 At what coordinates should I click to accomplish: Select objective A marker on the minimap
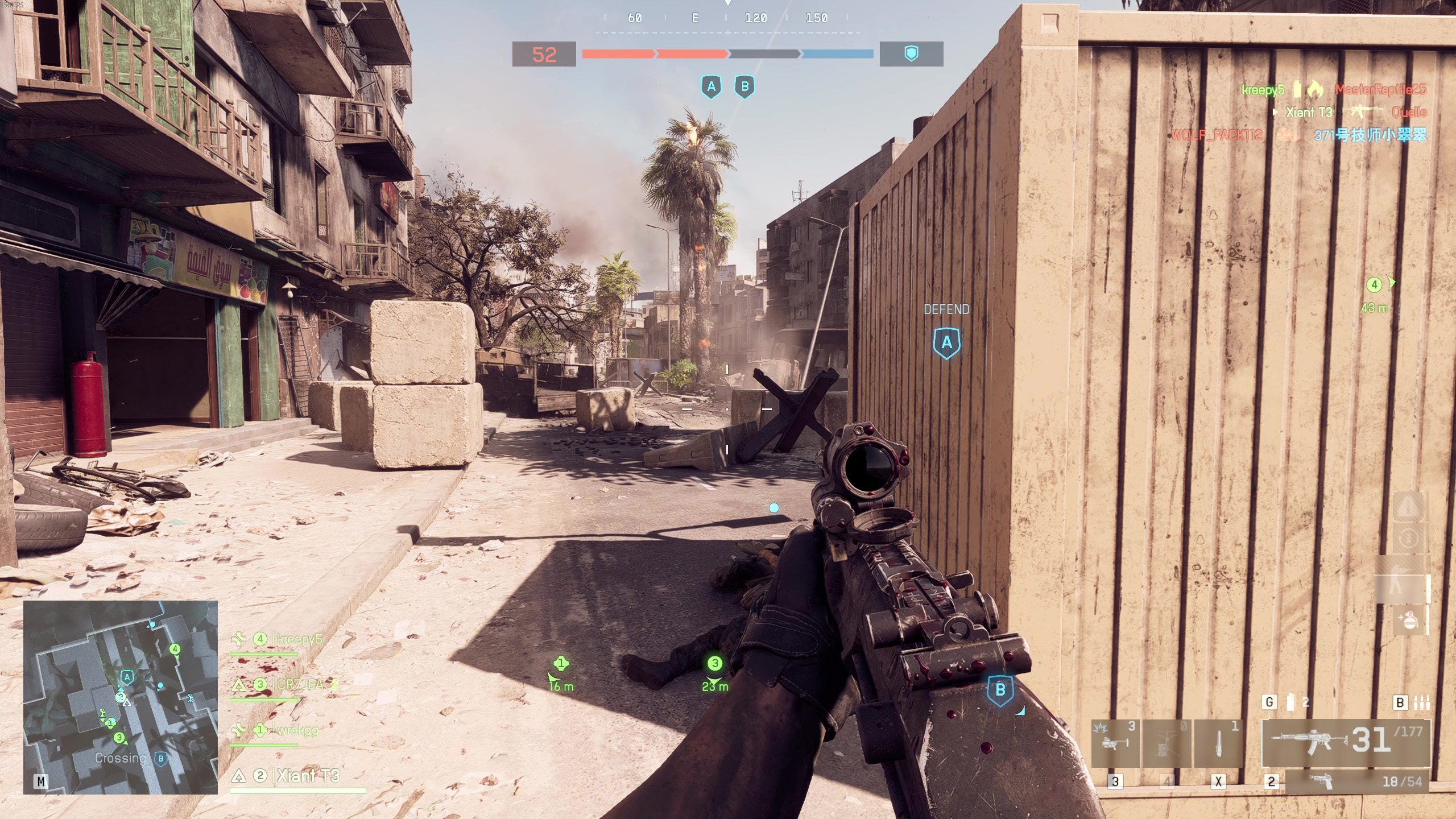click(x=127, y=677)
